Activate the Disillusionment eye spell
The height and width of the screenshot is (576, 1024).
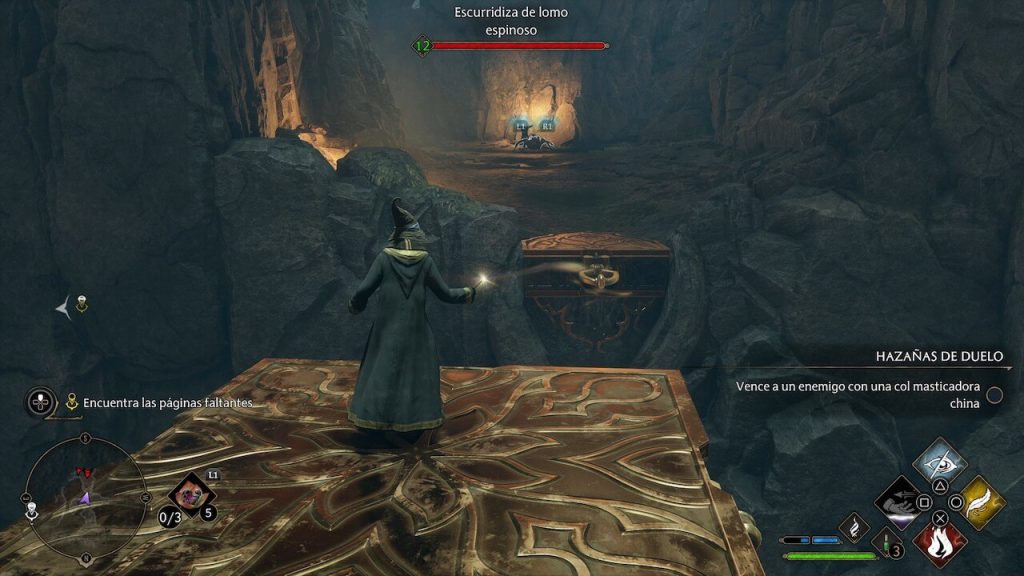940,463
